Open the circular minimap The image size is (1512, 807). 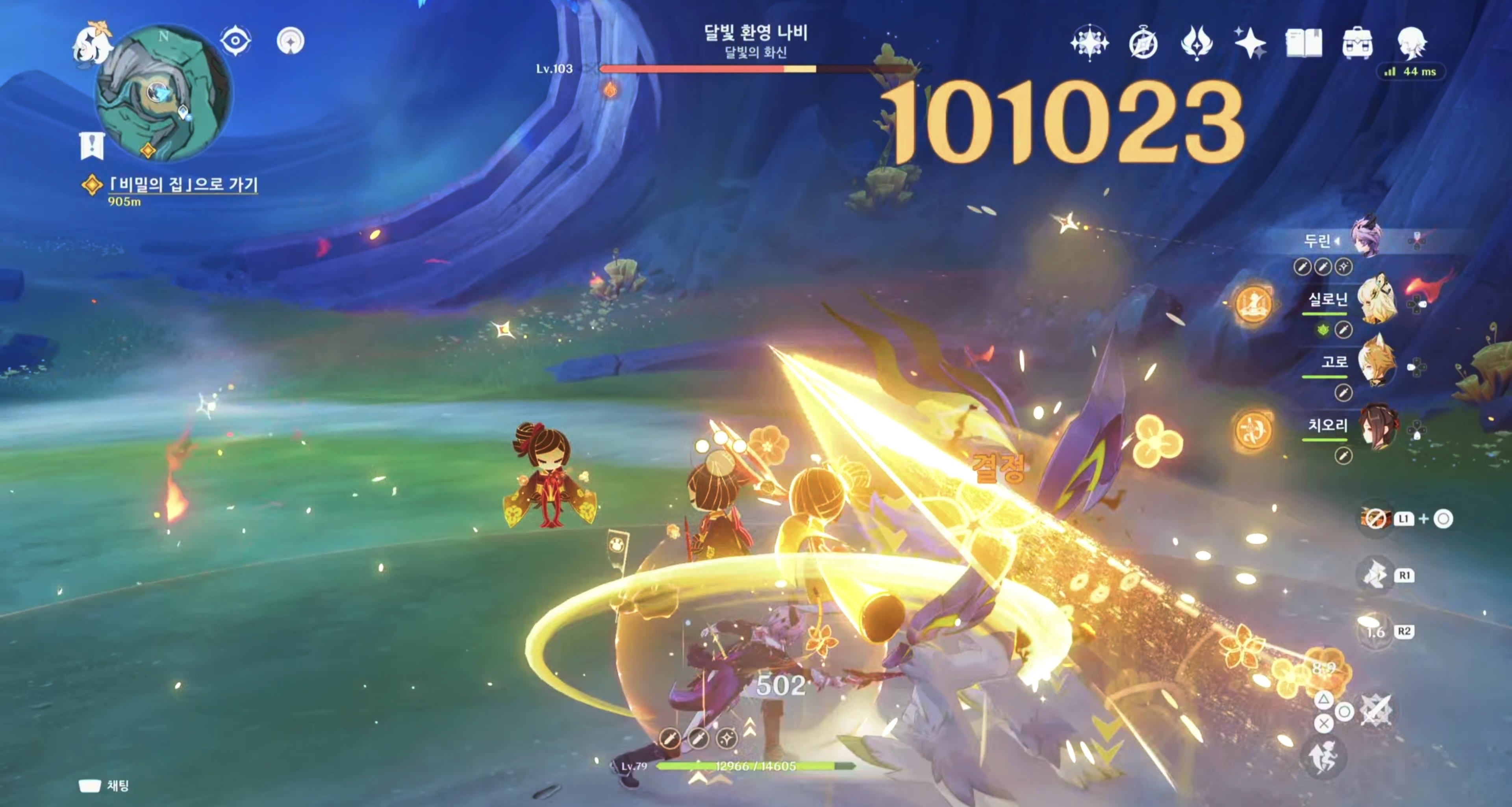pyautogui.click(x=163, y=93)
